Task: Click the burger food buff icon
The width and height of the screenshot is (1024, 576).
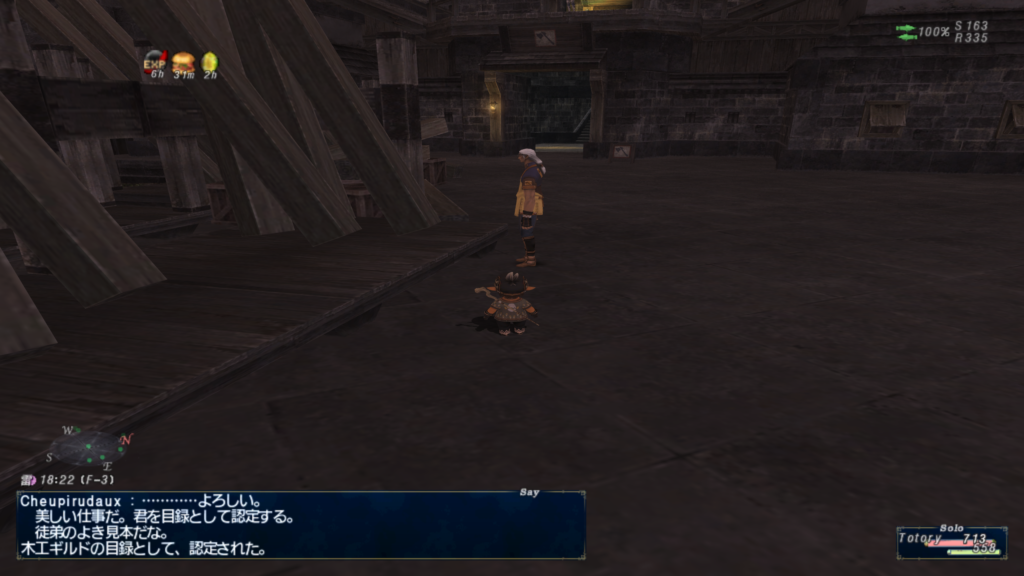Action: (182, 62)
